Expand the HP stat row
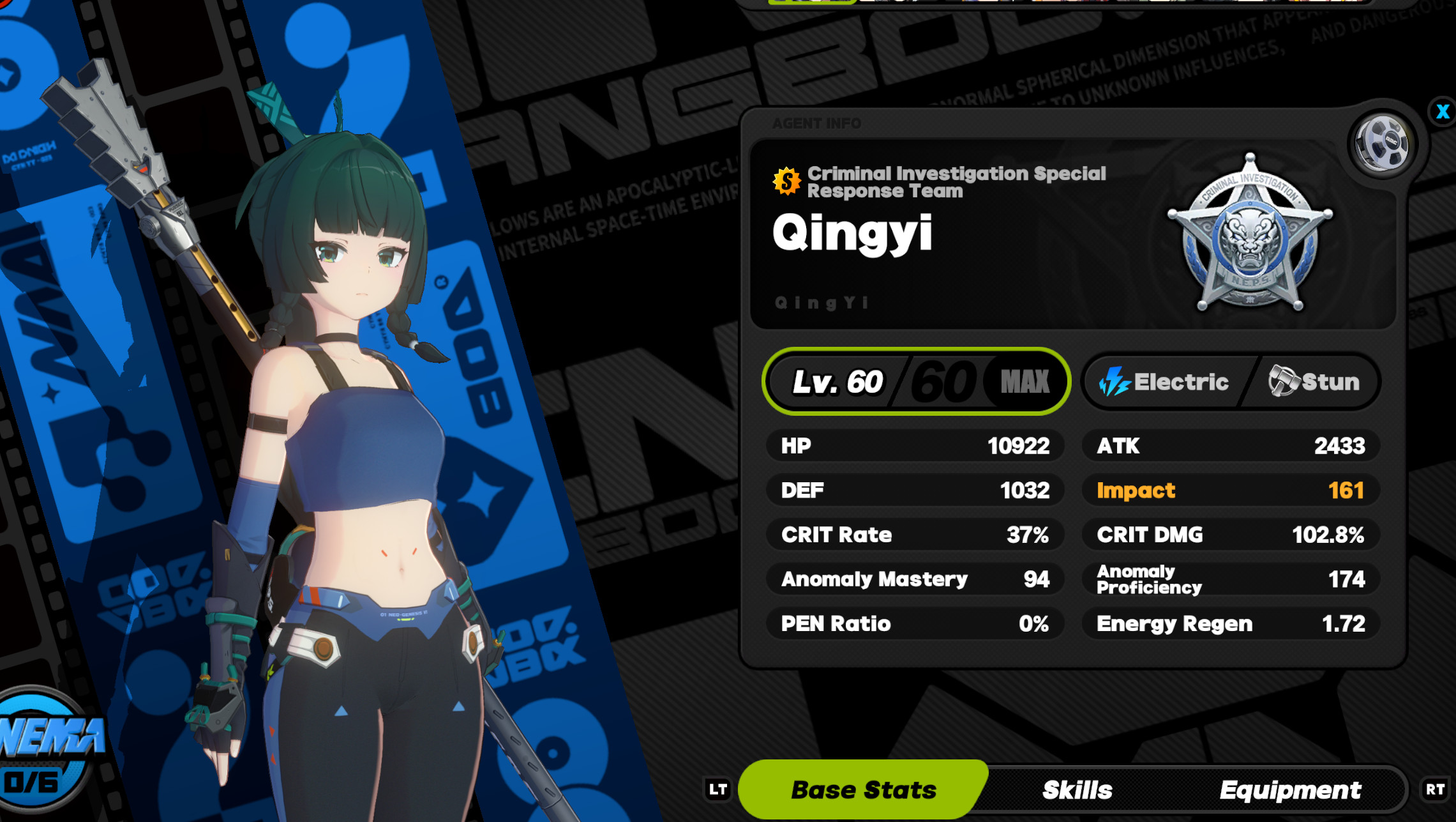 915,446
